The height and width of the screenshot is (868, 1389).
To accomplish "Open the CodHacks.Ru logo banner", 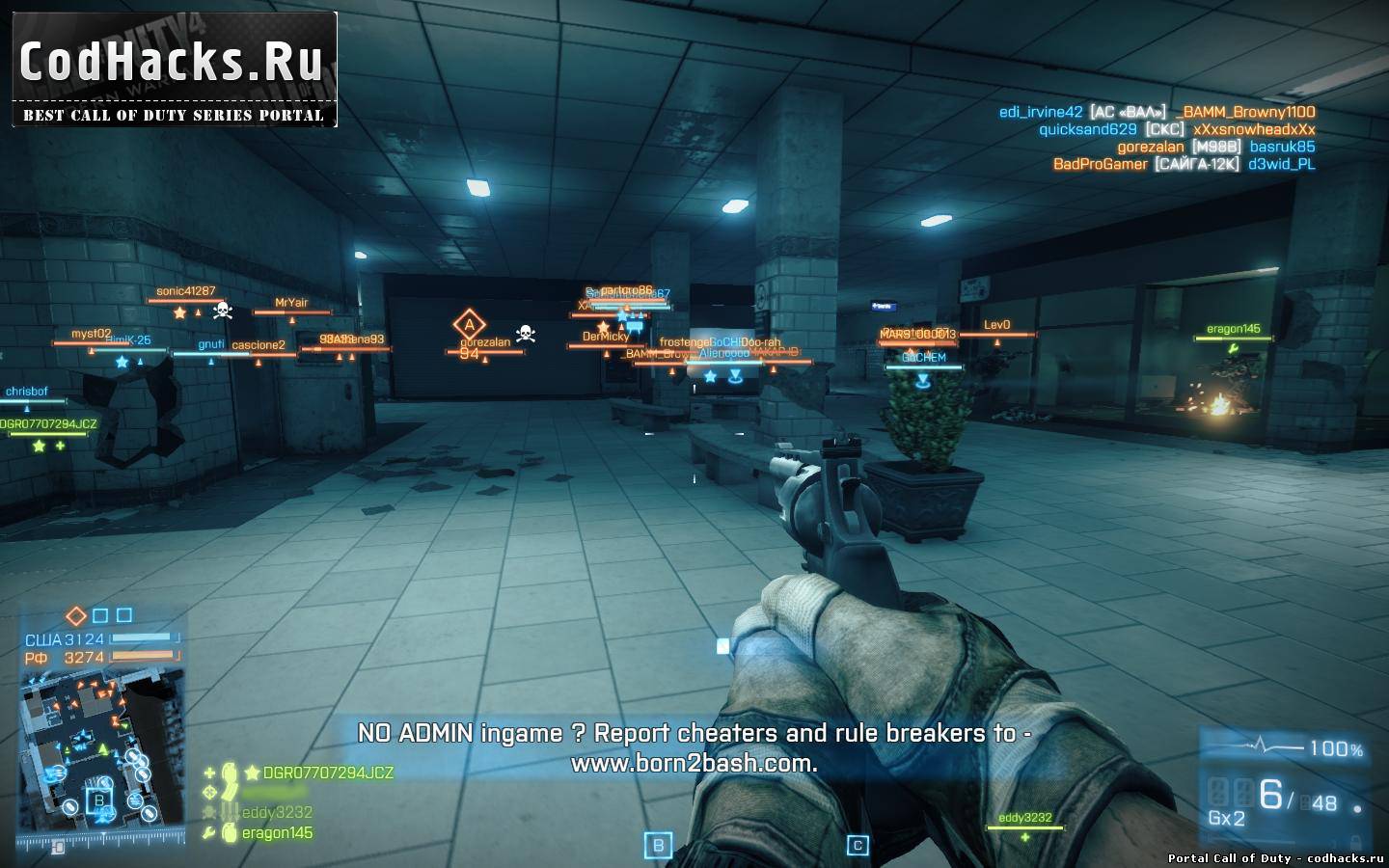I will click(174, 69).
